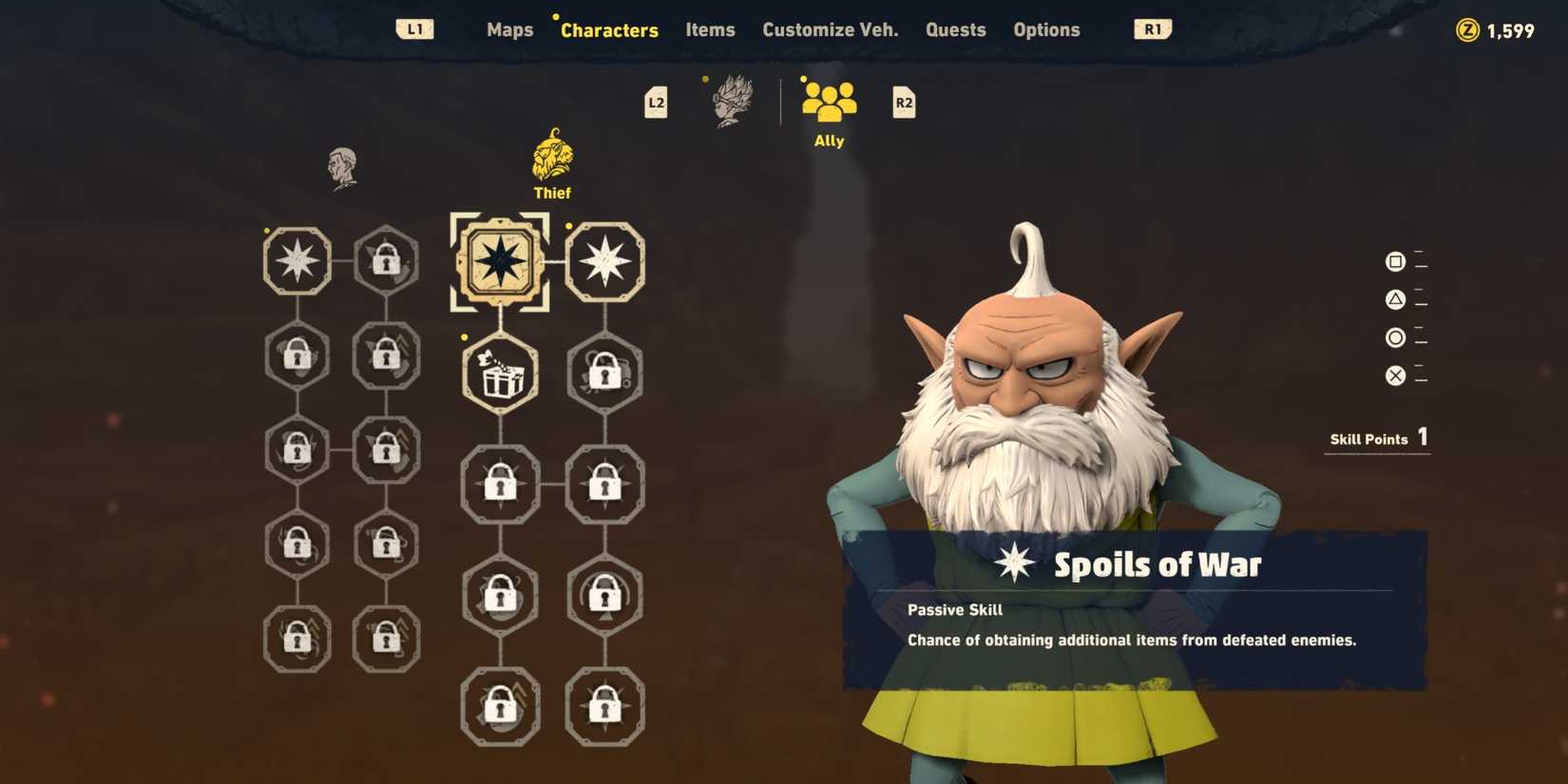Click the L1 shoulder button prompt
Screen dimensions: 1568x784
tap(413, 29)
